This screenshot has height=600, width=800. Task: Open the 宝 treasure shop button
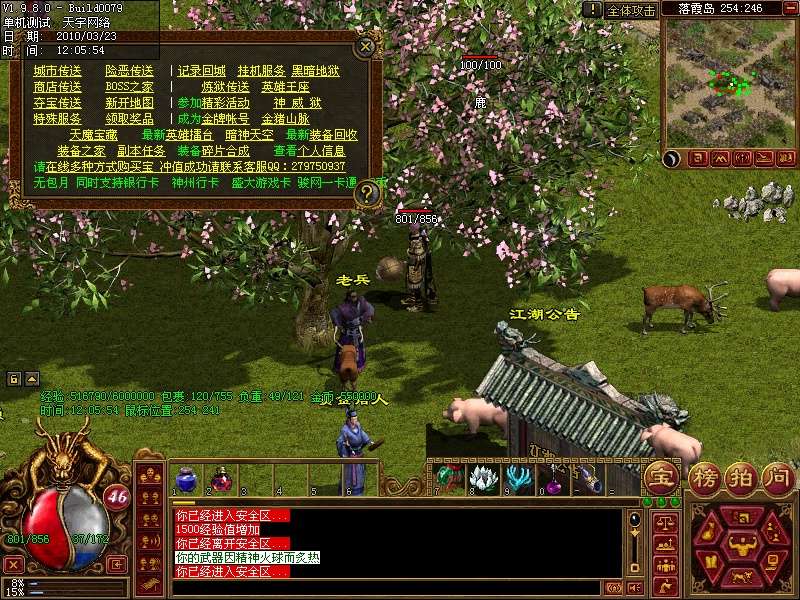point(660,476)
